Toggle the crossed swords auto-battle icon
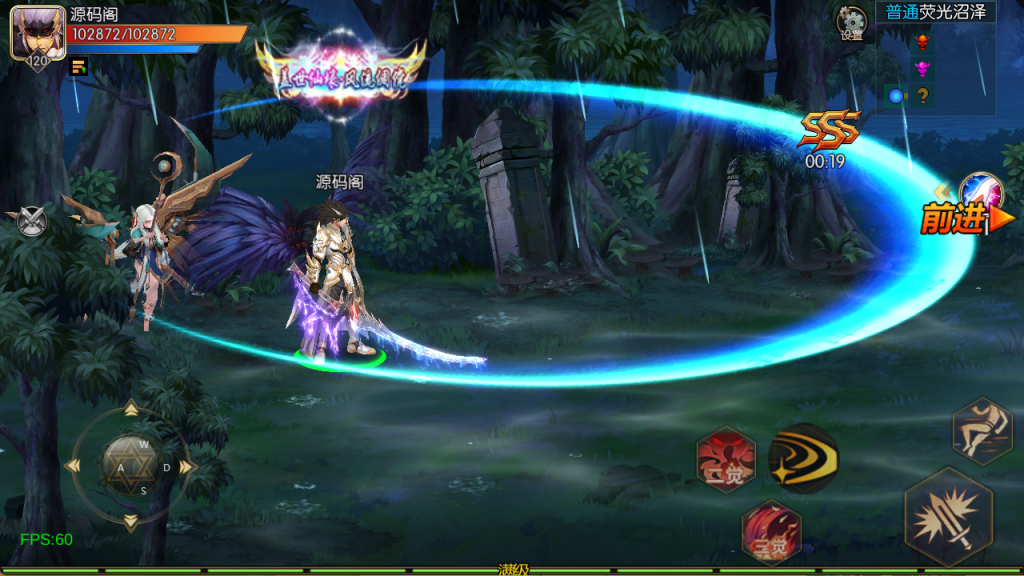Screen dimensions: 1024x576 pos(31,219)
